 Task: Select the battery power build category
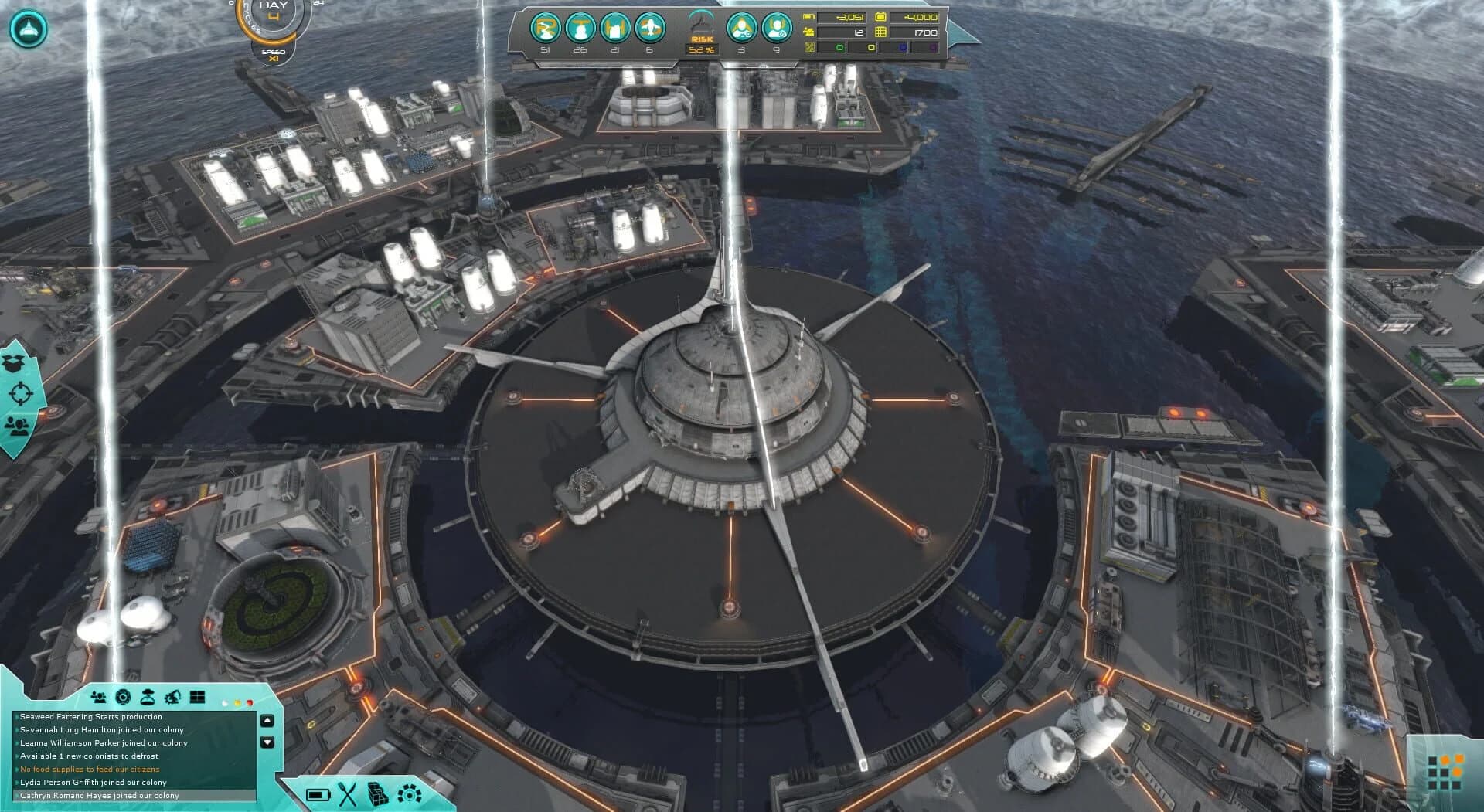(x=318, y=795)
